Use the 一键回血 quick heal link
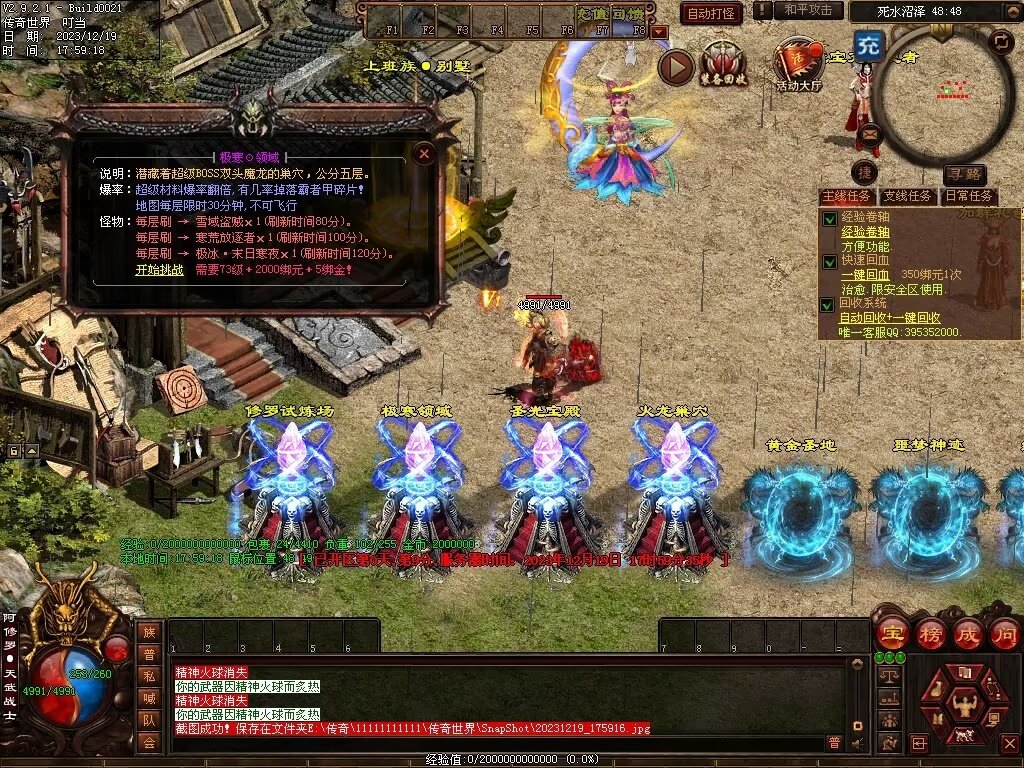Viewport: 1024px width, 768px height. (x=865, y=275)
